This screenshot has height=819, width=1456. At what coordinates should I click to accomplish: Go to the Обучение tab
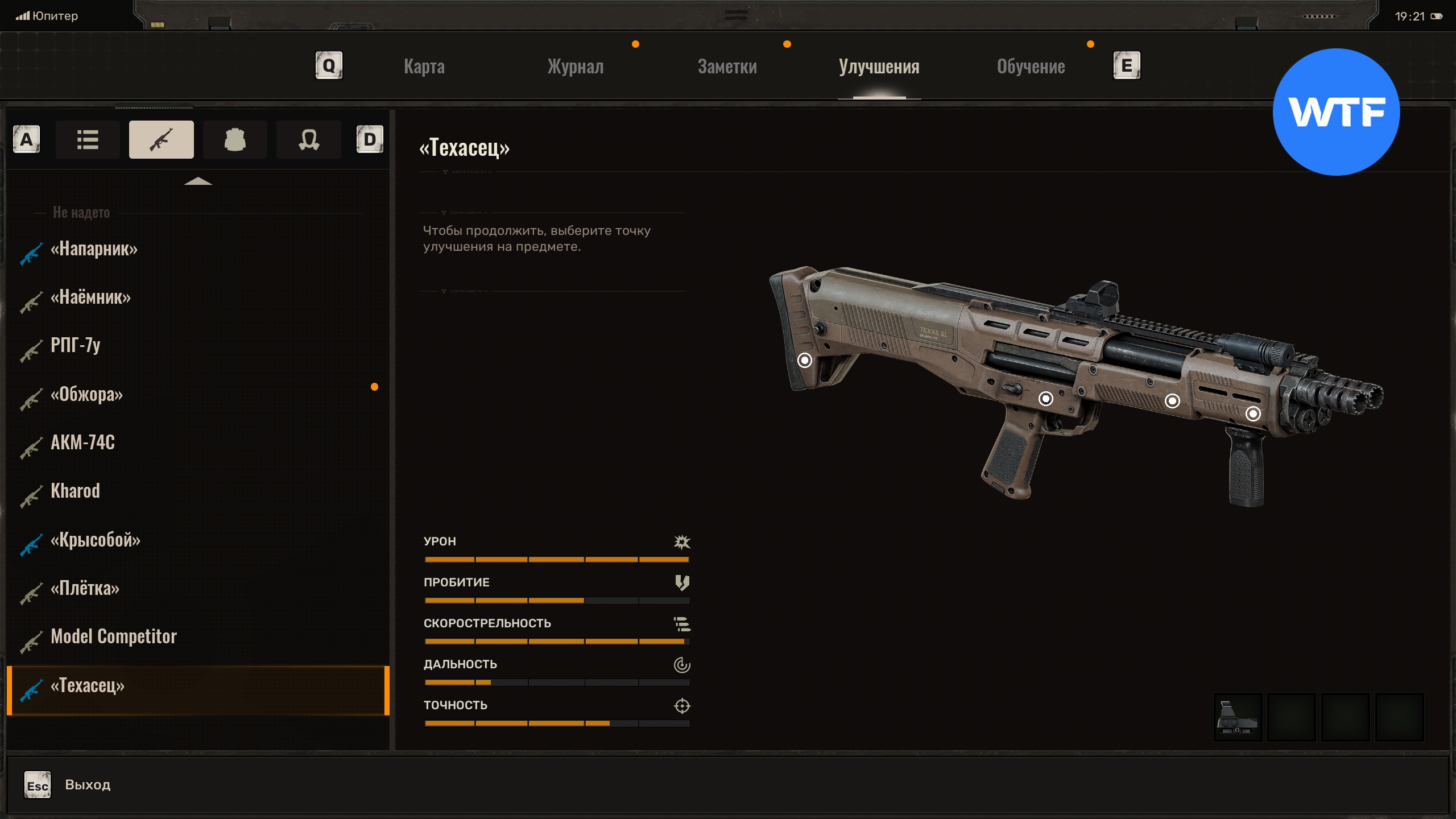1031,67
